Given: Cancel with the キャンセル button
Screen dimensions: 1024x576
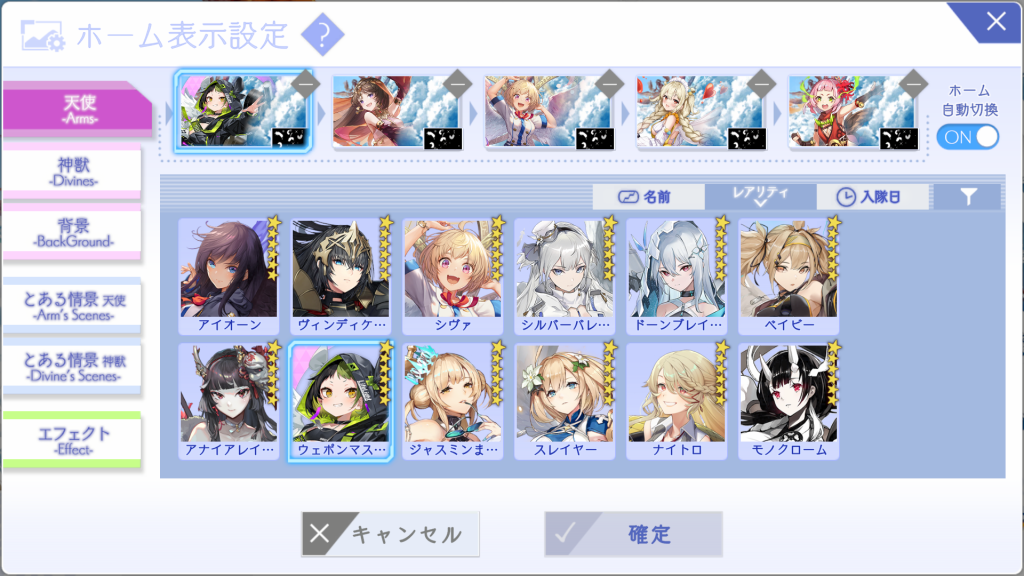Looking at the screenshot, I should [x=390, y=534].
